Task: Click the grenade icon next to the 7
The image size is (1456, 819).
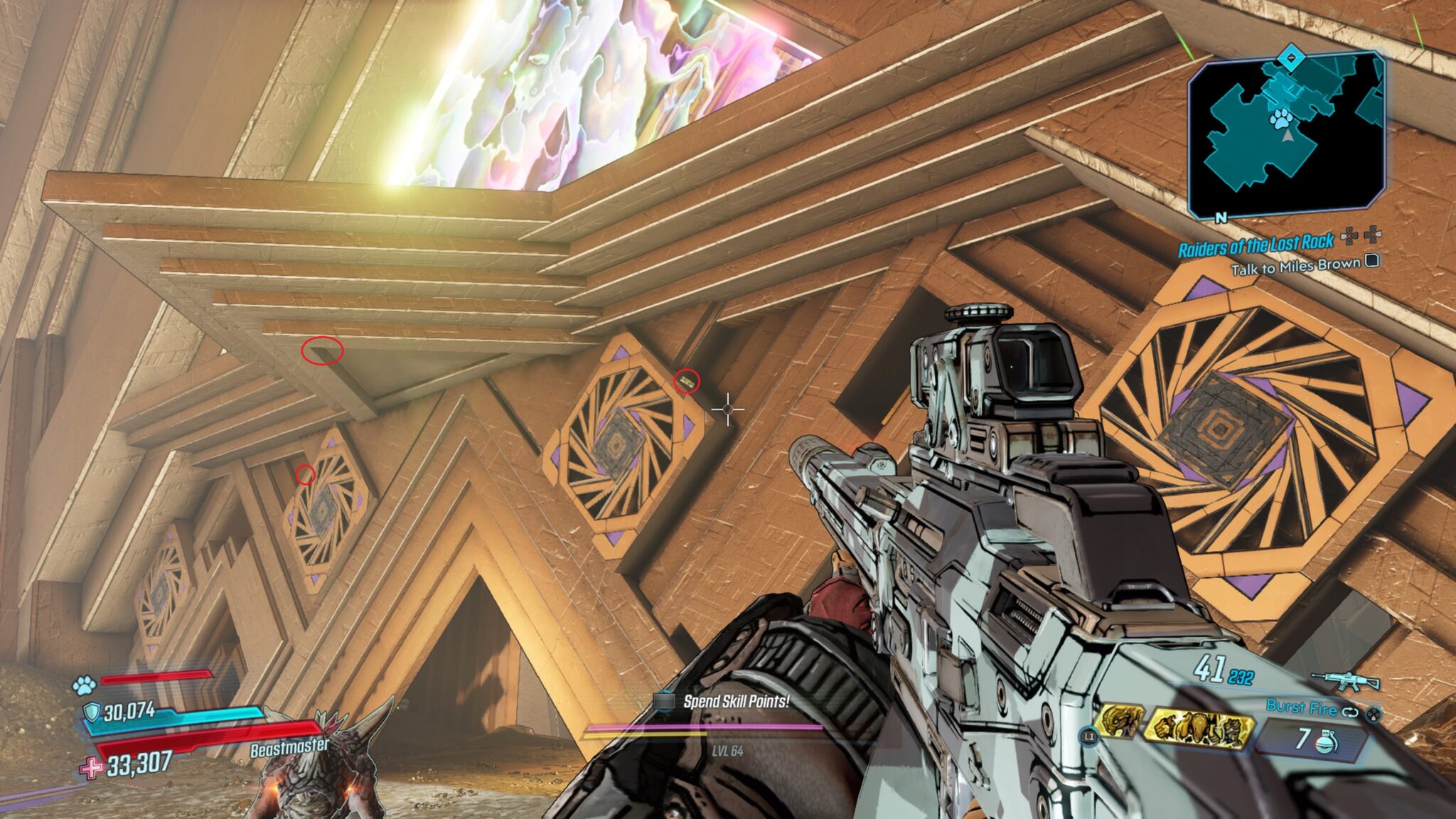Action: click(x=1324, y=742)
